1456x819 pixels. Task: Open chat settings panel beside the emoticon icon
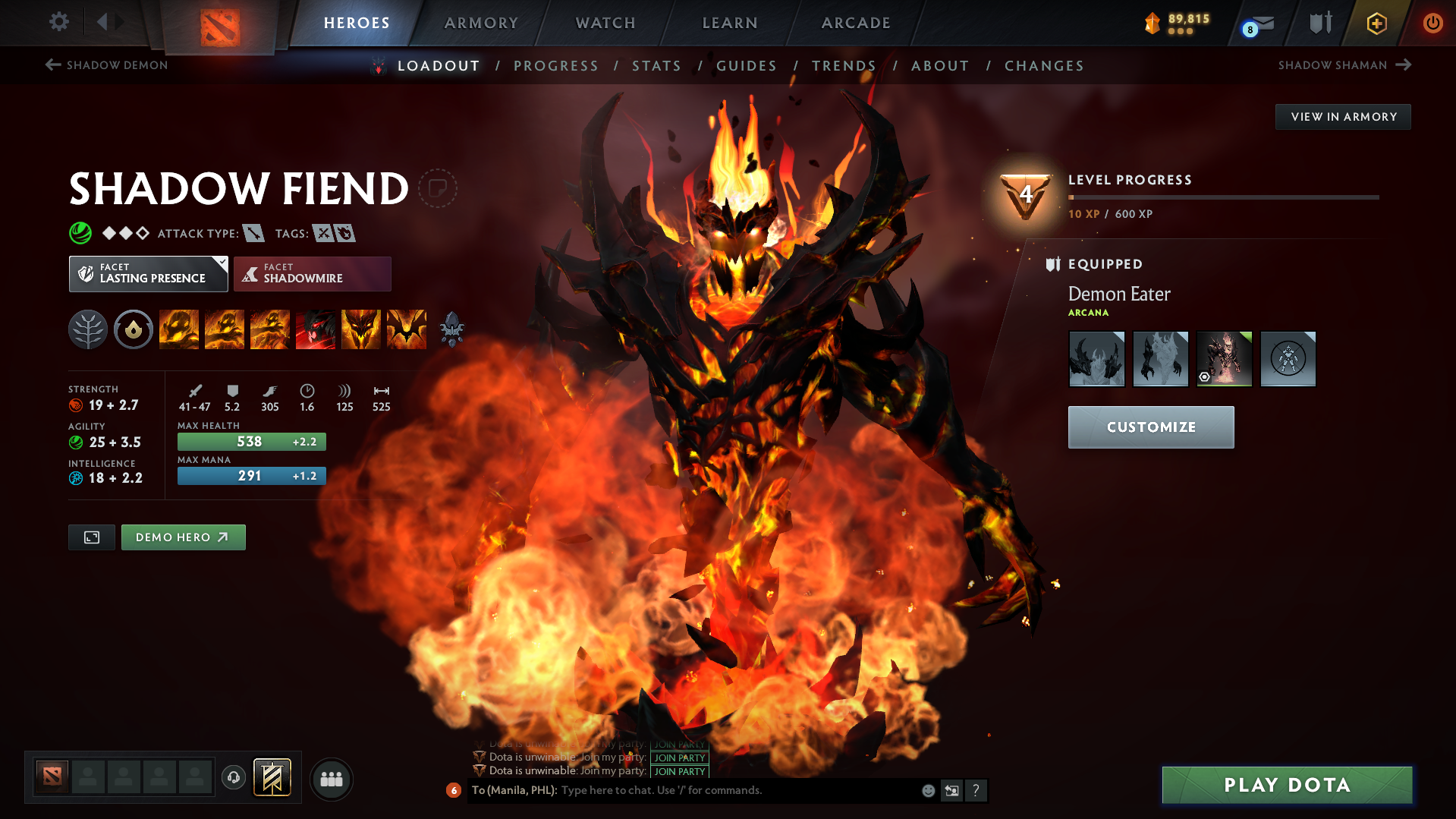951,790
